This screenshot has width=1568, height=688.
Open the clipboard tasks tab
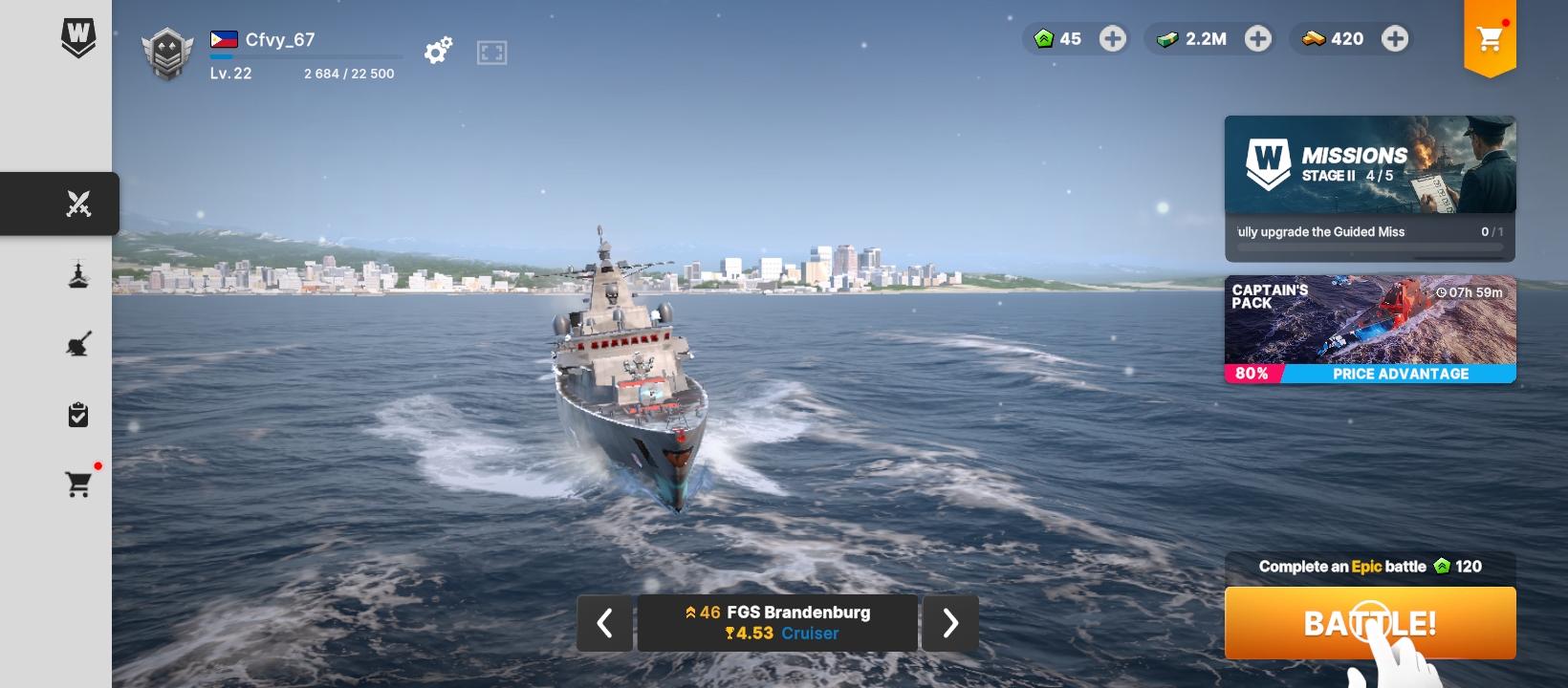coord(78,415)
